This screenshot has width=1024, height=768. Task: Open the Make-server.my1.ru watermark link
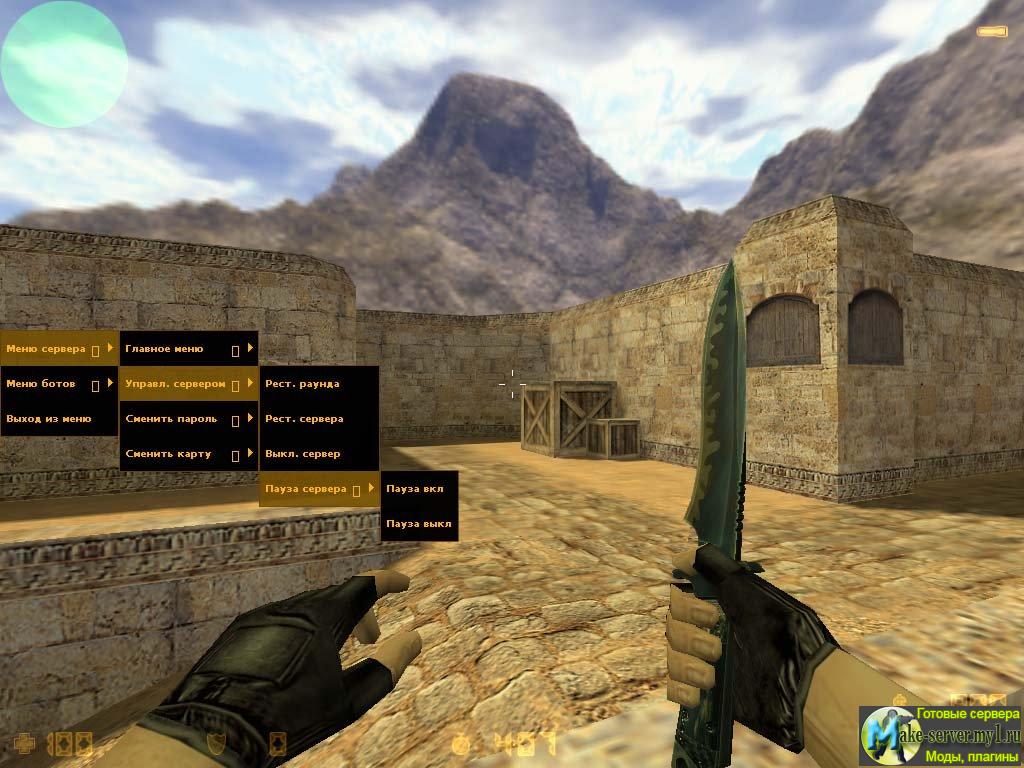click(940, 736)
